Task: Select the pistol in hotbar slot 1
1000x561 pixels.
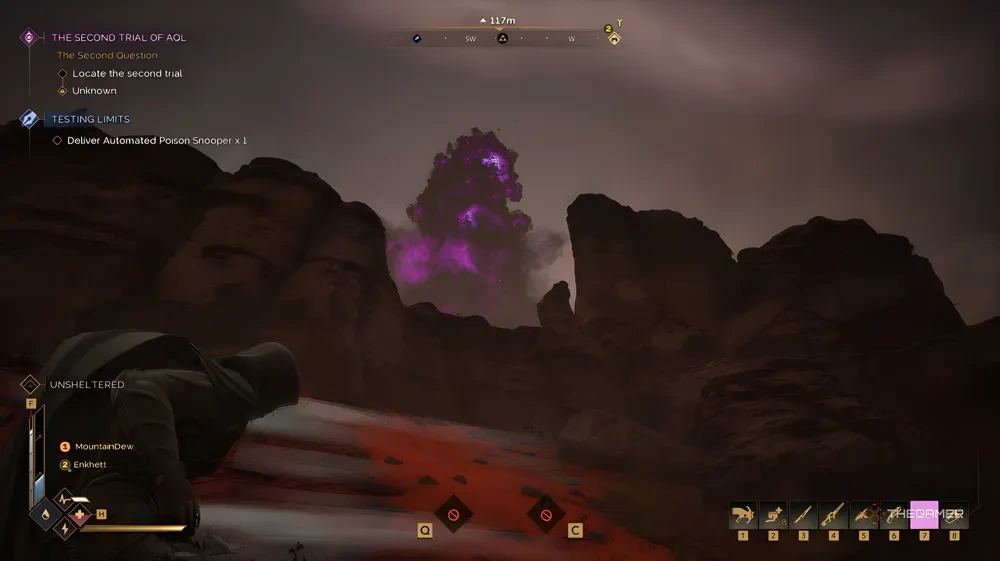Action: pos(743,515)
